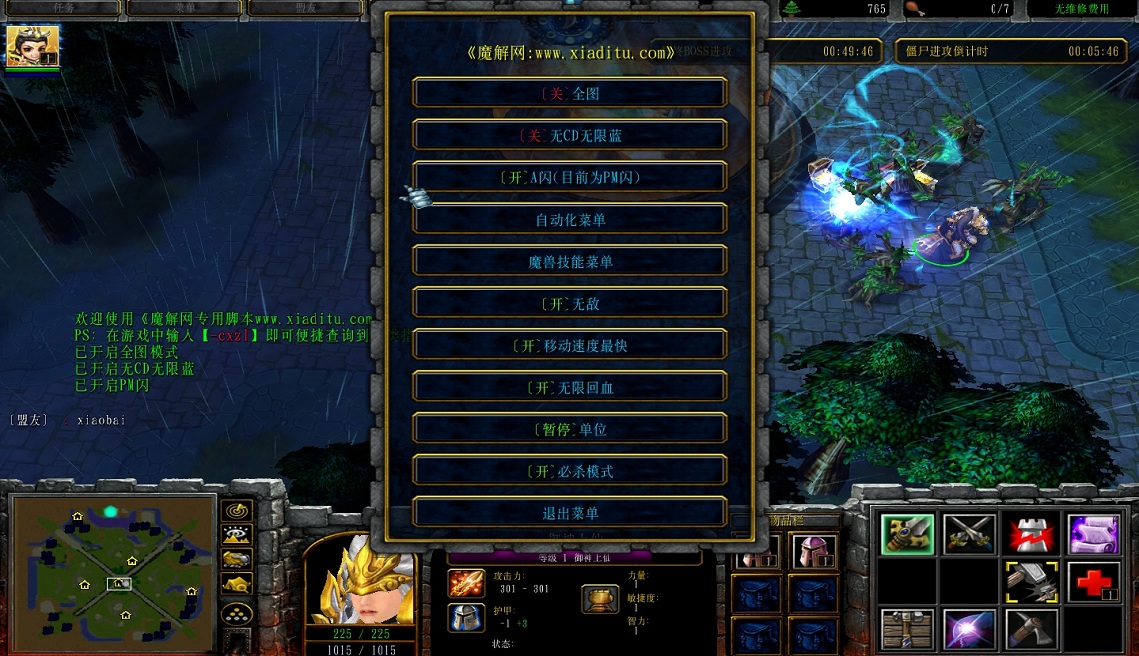Toggle the 全图 full-map option

570,93
